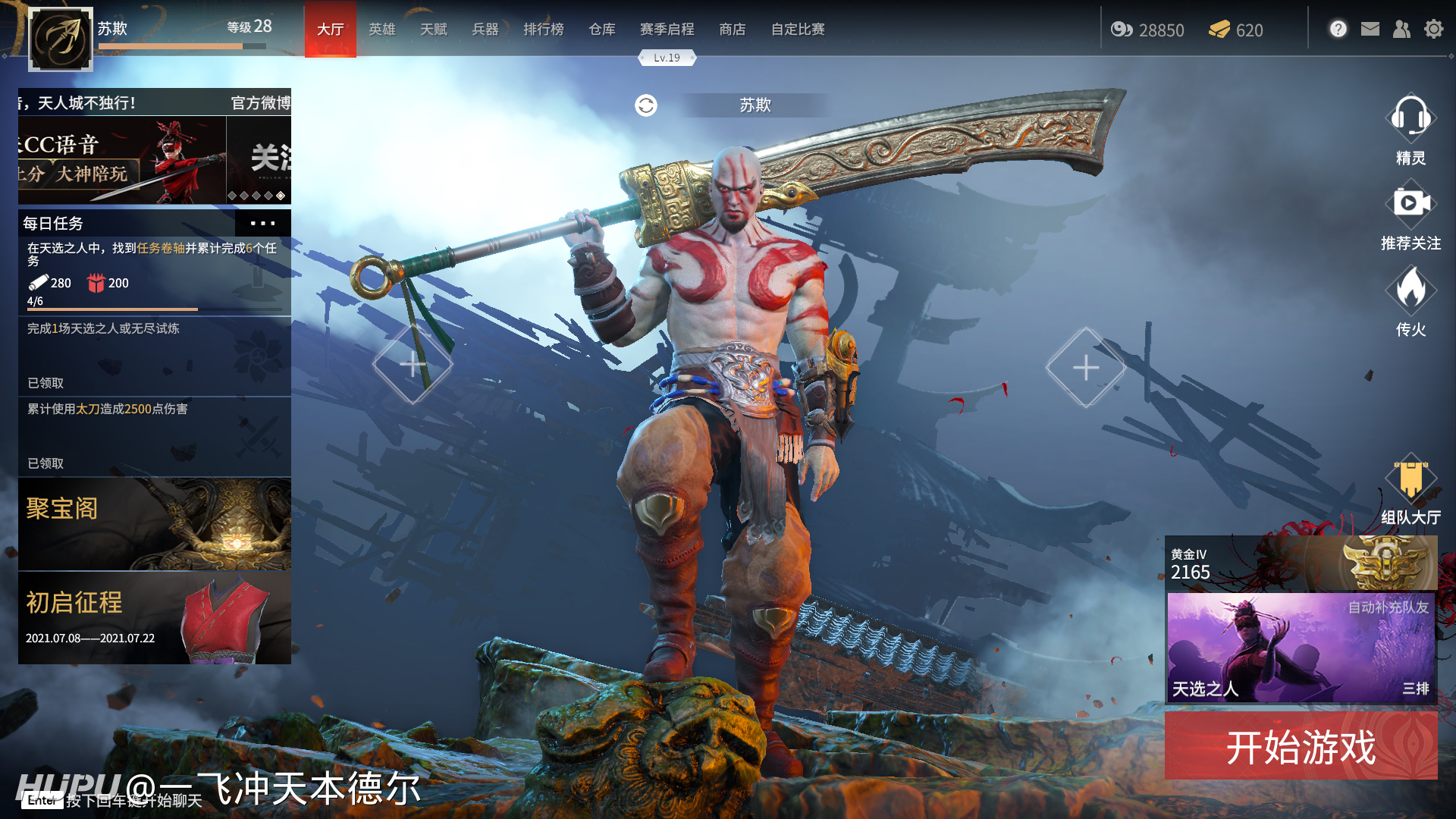Expand daily tasks with the three-dot button
The height and width of the screenshot is (819, 1456).
pyautogui.click(x=262, y=223)
